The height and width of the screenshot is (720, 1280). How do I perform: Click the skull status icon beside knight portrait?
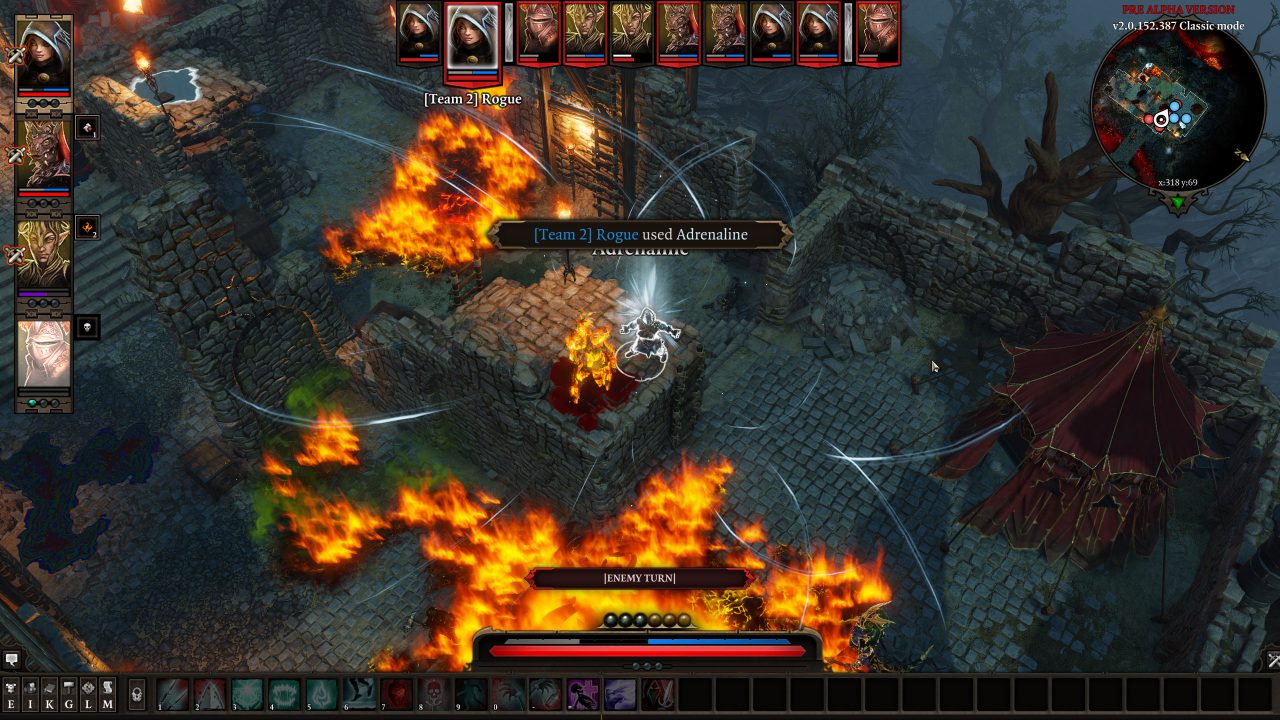[x=87, y=327]
